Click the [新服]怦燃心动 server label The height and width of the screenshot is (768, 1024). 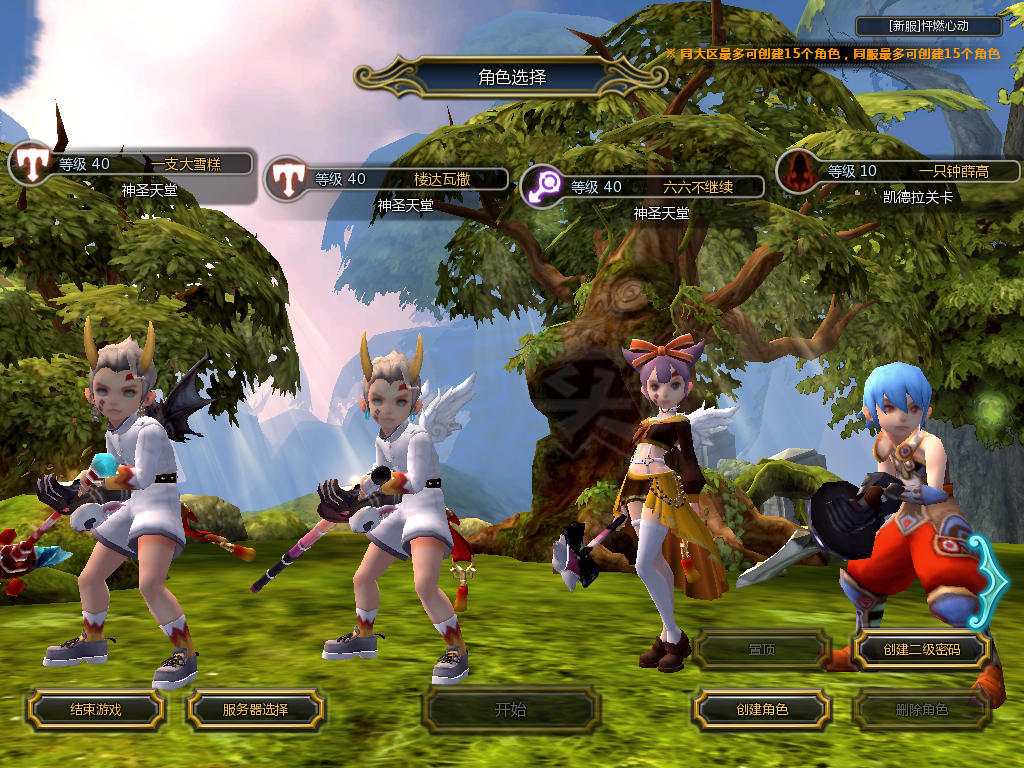coord(929,26)
